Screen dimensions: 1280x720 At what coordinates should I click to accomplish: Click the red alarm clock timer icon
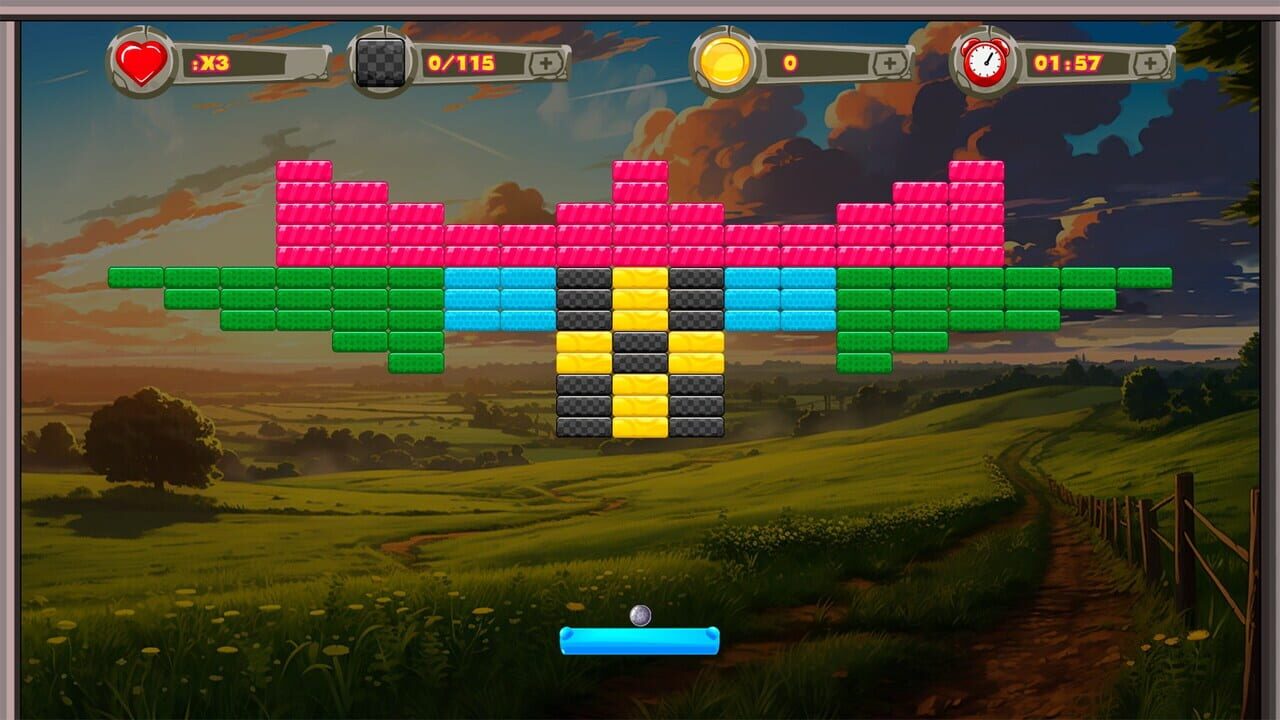[x=985, y=63]
